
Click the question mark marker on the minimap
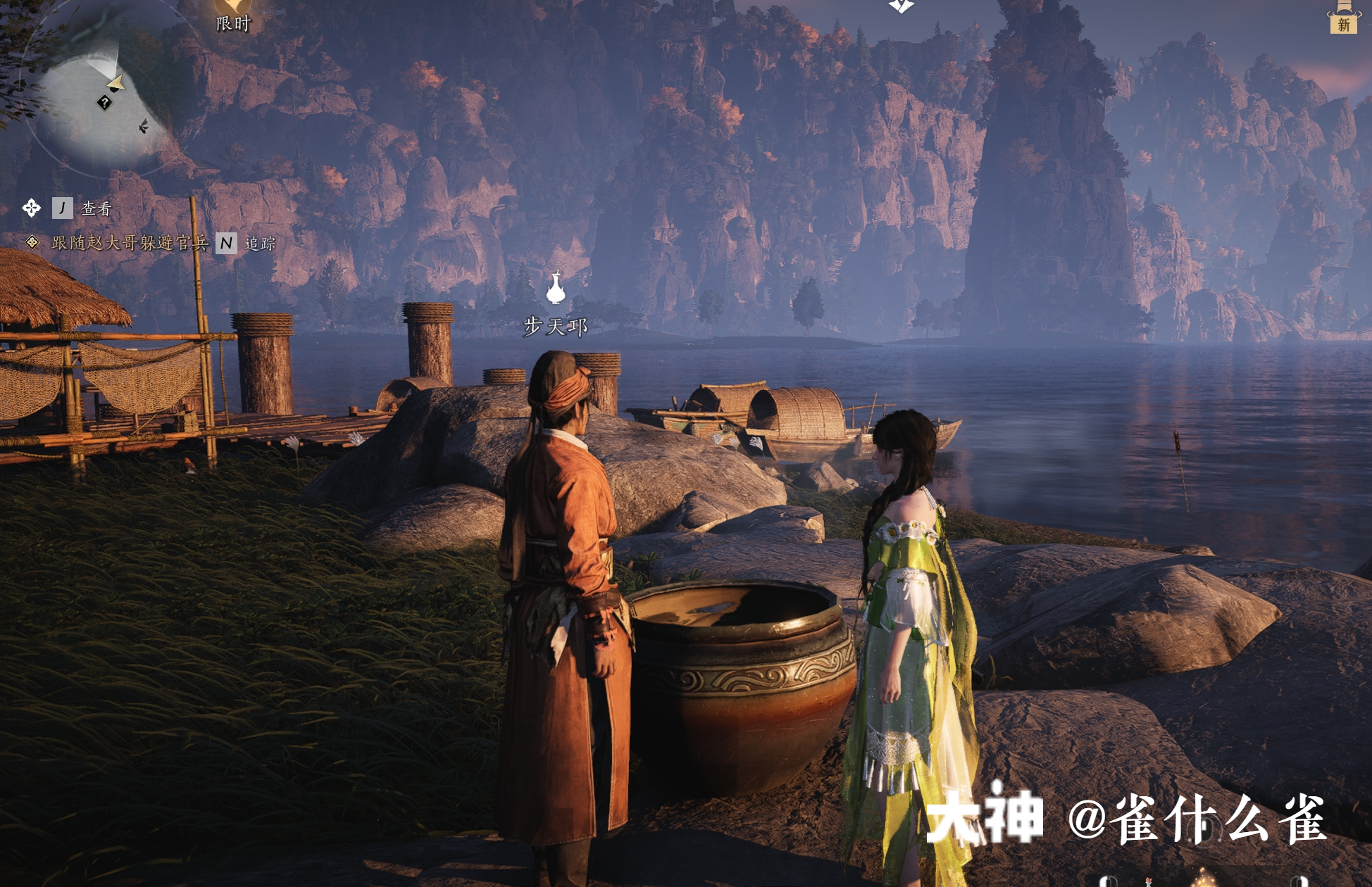click(104, 103)
